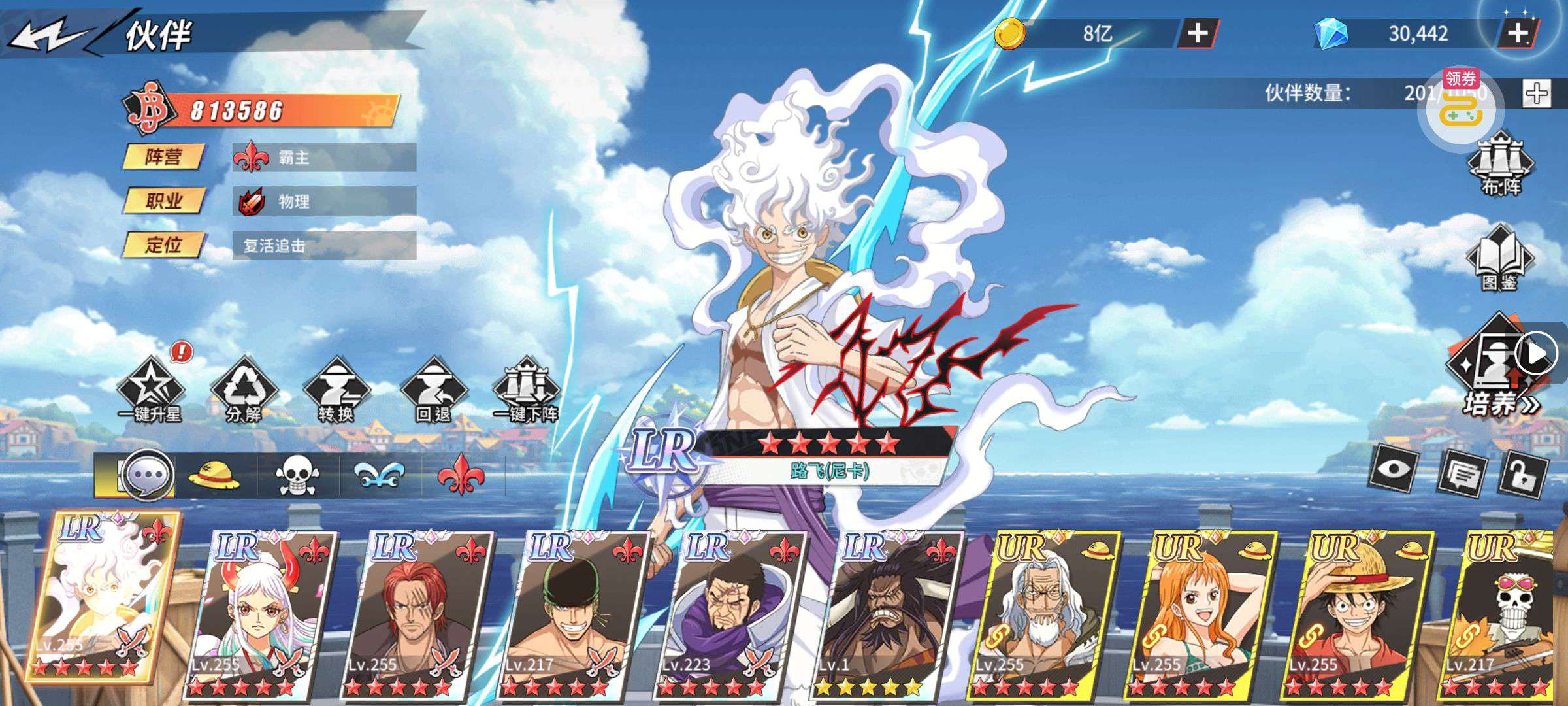The image size is (1568, 706).
Task: Open the 布阵 formation menu
Action: pos(1501,163)
